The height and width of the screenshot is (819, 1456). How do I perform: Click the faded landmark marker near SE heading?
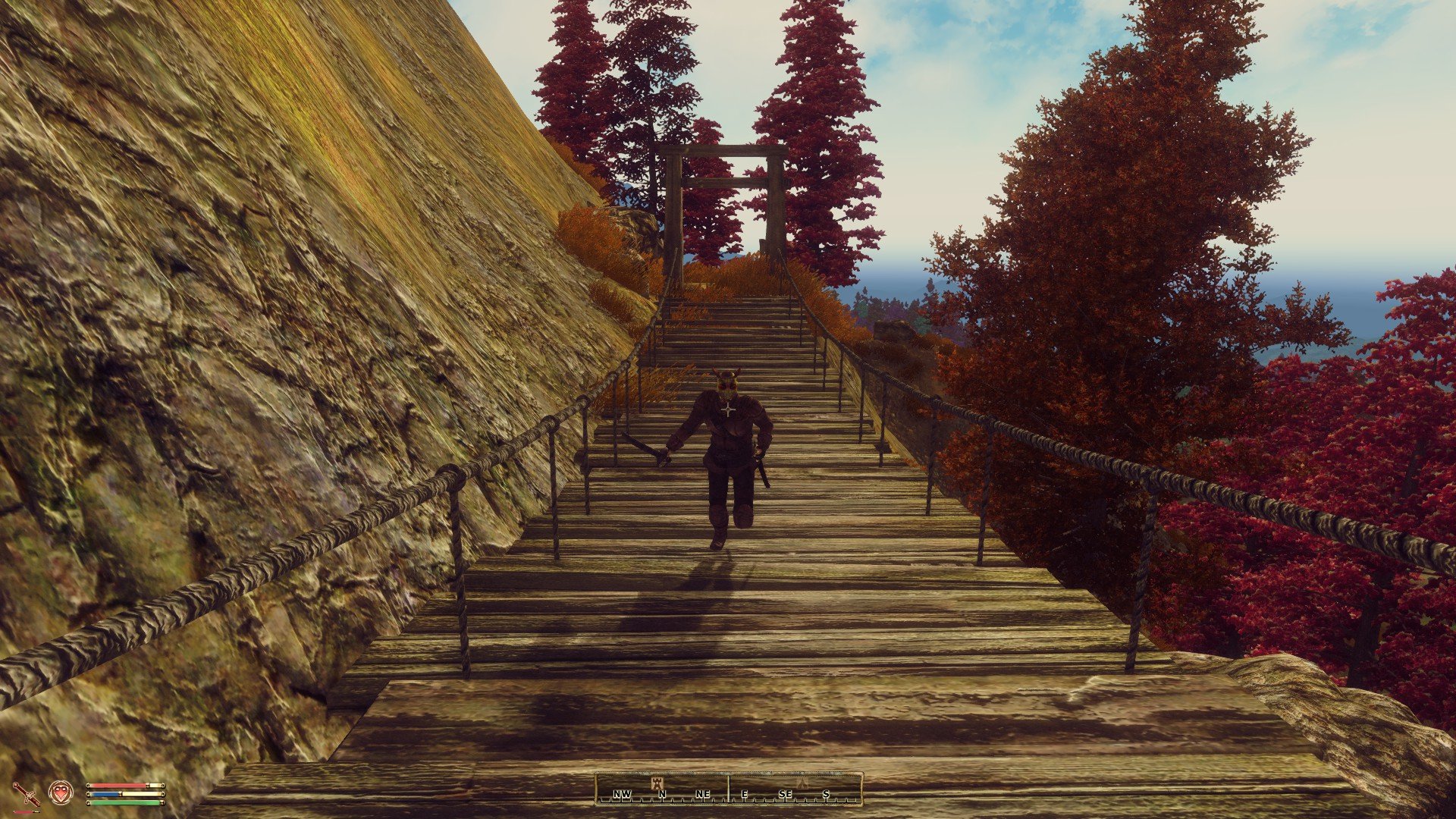pyautogui.click(x=803, y=783)
